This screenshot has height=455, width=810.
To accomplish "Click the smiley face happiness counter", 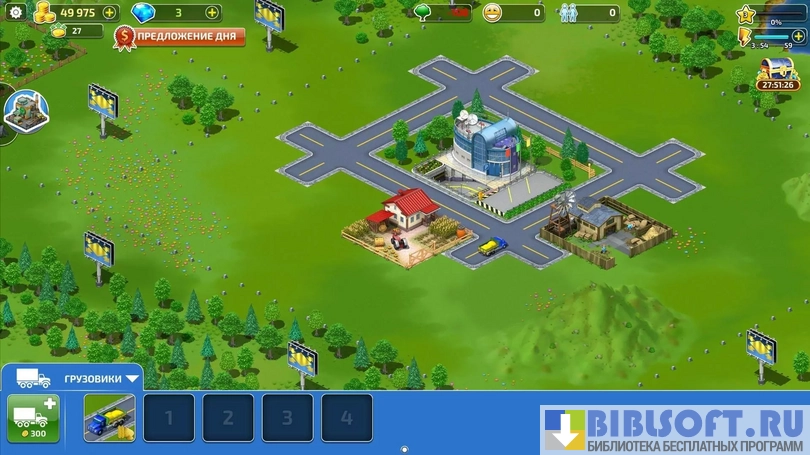I will point(492,13).
